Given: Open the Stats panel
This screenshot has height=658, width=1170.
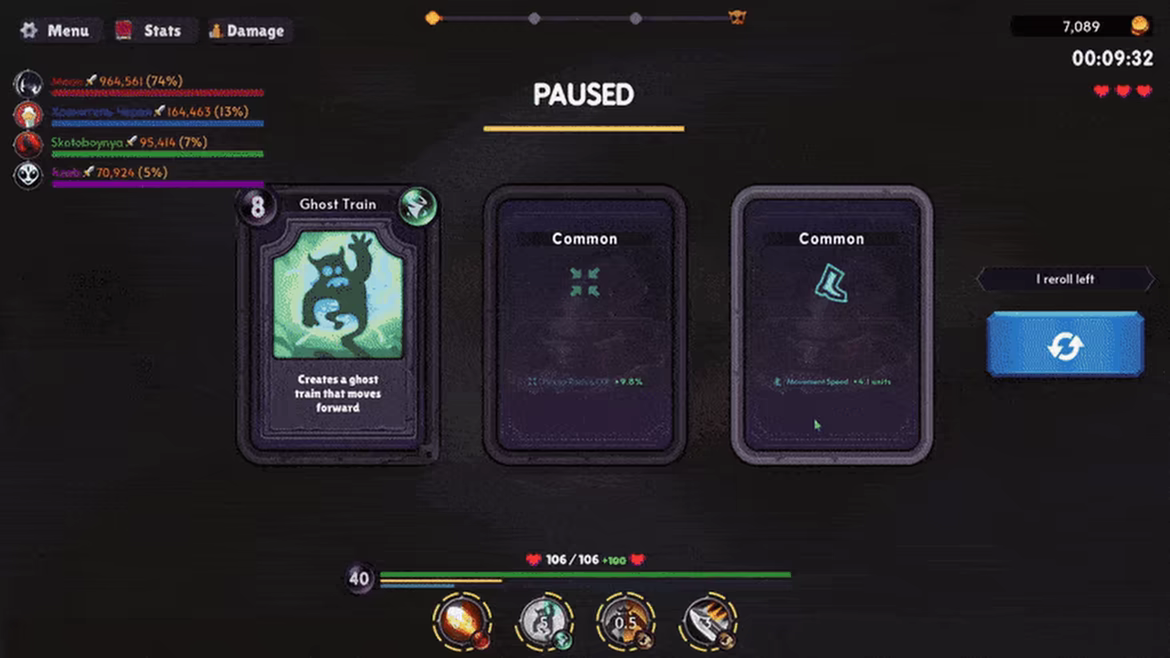Looking at the screenshot, I should pyautogui.click(x=151, y=31).
